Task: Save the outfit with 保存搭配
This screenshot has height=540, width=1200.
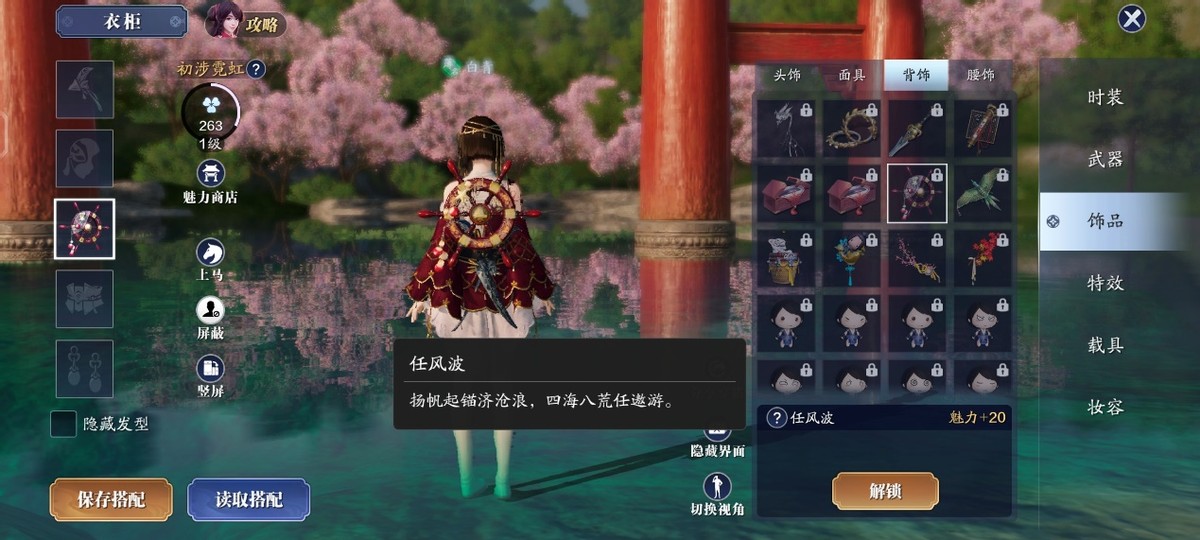Action: pyautogui.click(x=111, y=500)
